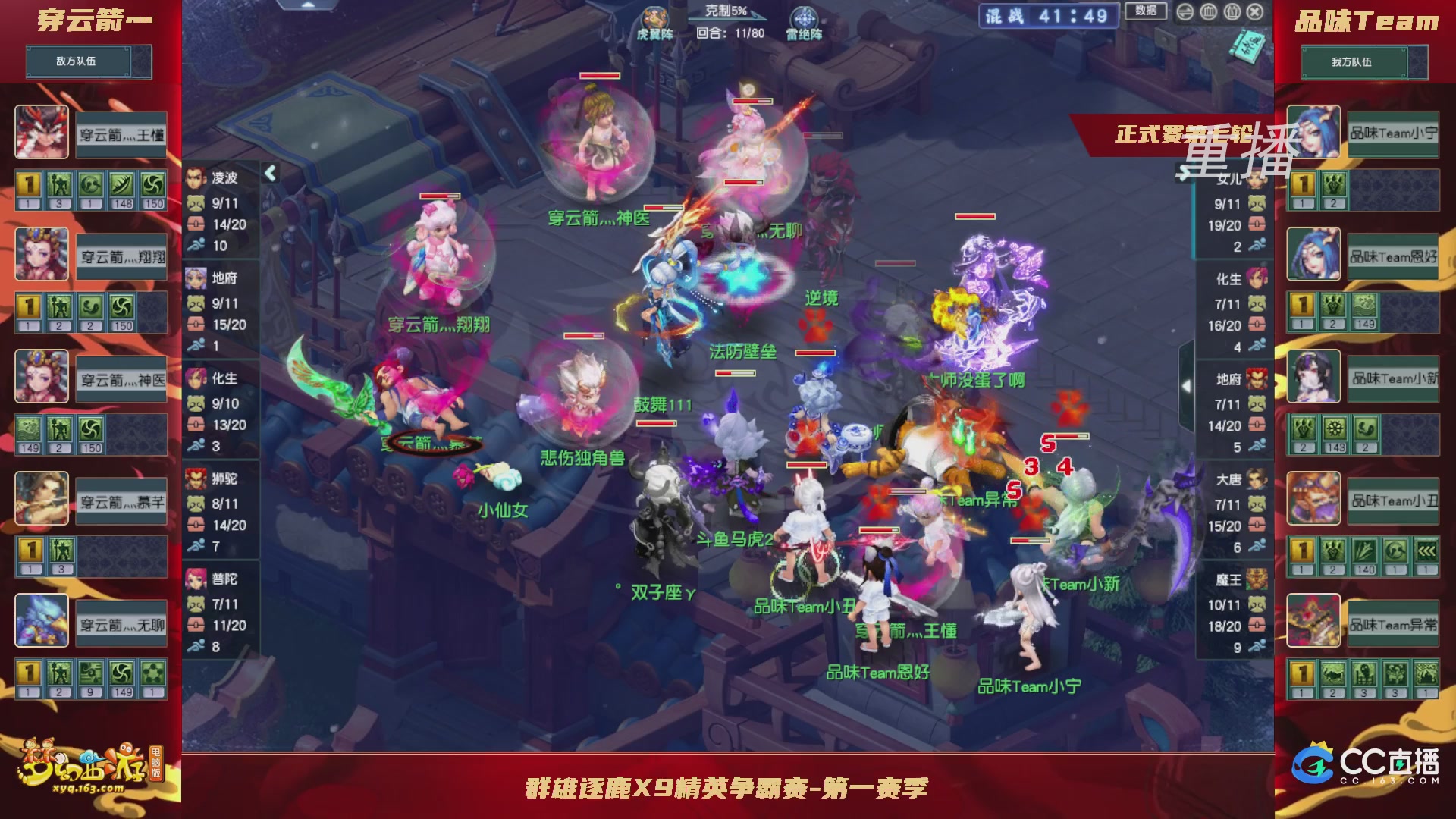Click the 普陀 sect icon on the enemy stats panel
1456x819 pixels.
coord(196,580)
